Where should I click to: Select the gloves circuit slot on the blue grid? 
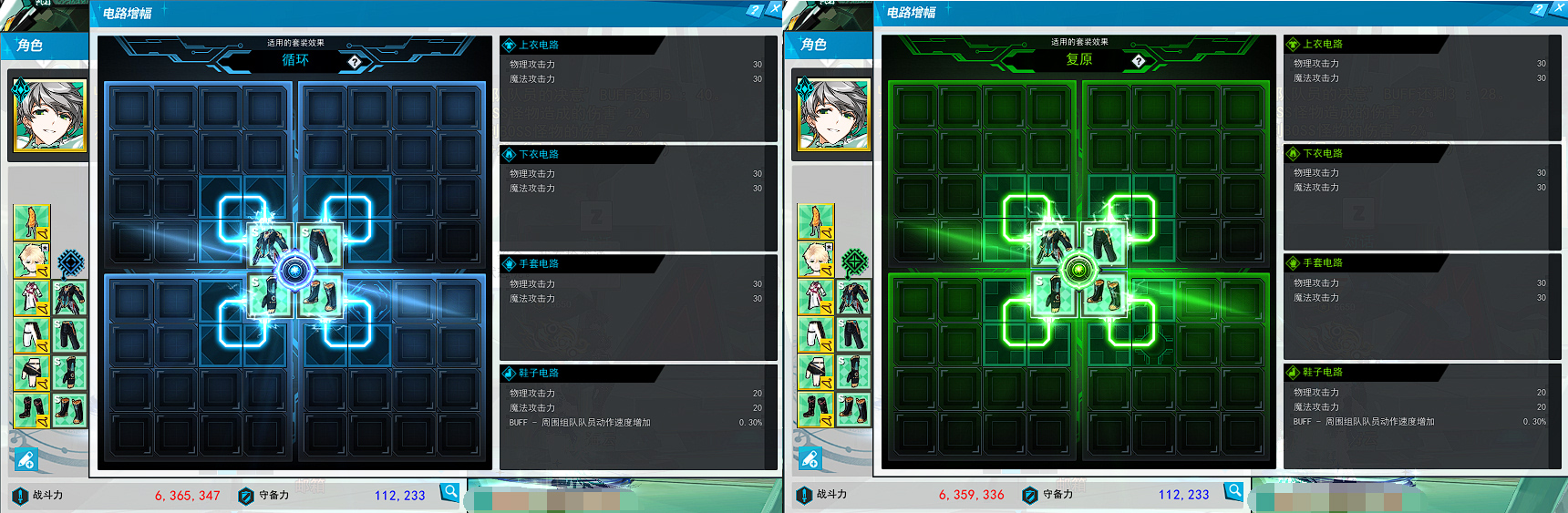pos(271,295)
